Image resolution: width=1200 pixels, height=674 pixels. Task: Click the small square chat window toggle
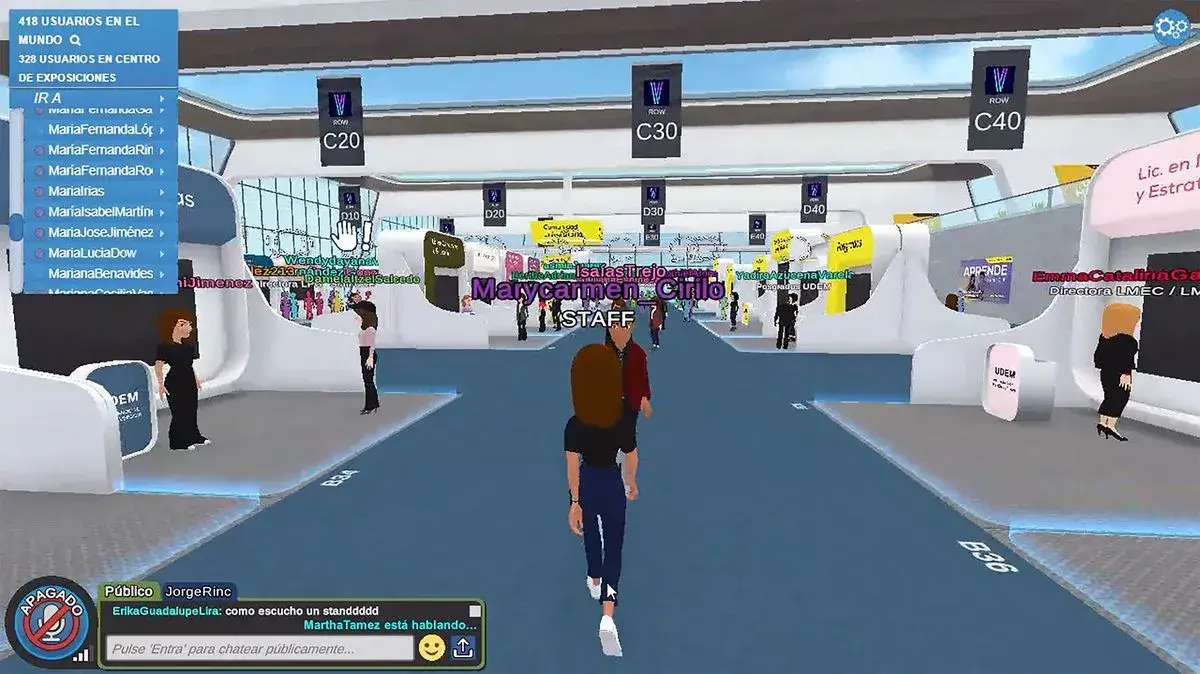click(475, 610)
